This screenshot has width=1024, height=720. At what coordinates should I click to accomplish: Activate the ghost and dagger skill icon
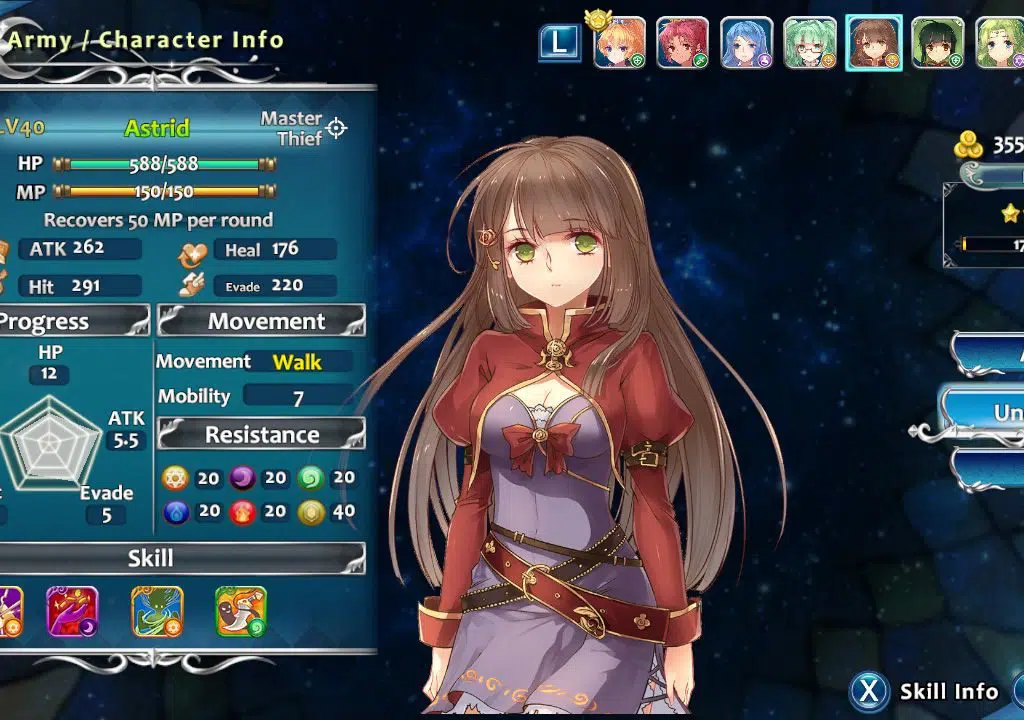[241, 612]
